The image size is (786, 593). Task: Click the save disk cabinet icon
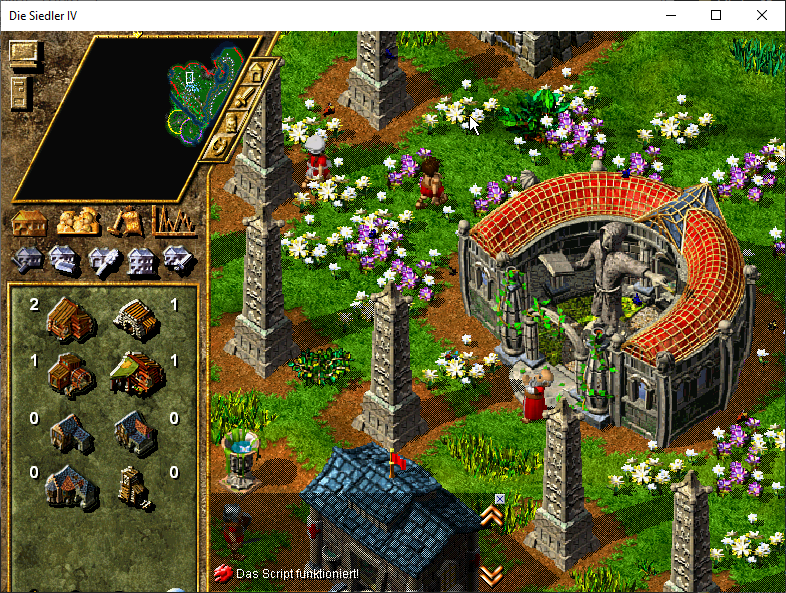(20, 93)
